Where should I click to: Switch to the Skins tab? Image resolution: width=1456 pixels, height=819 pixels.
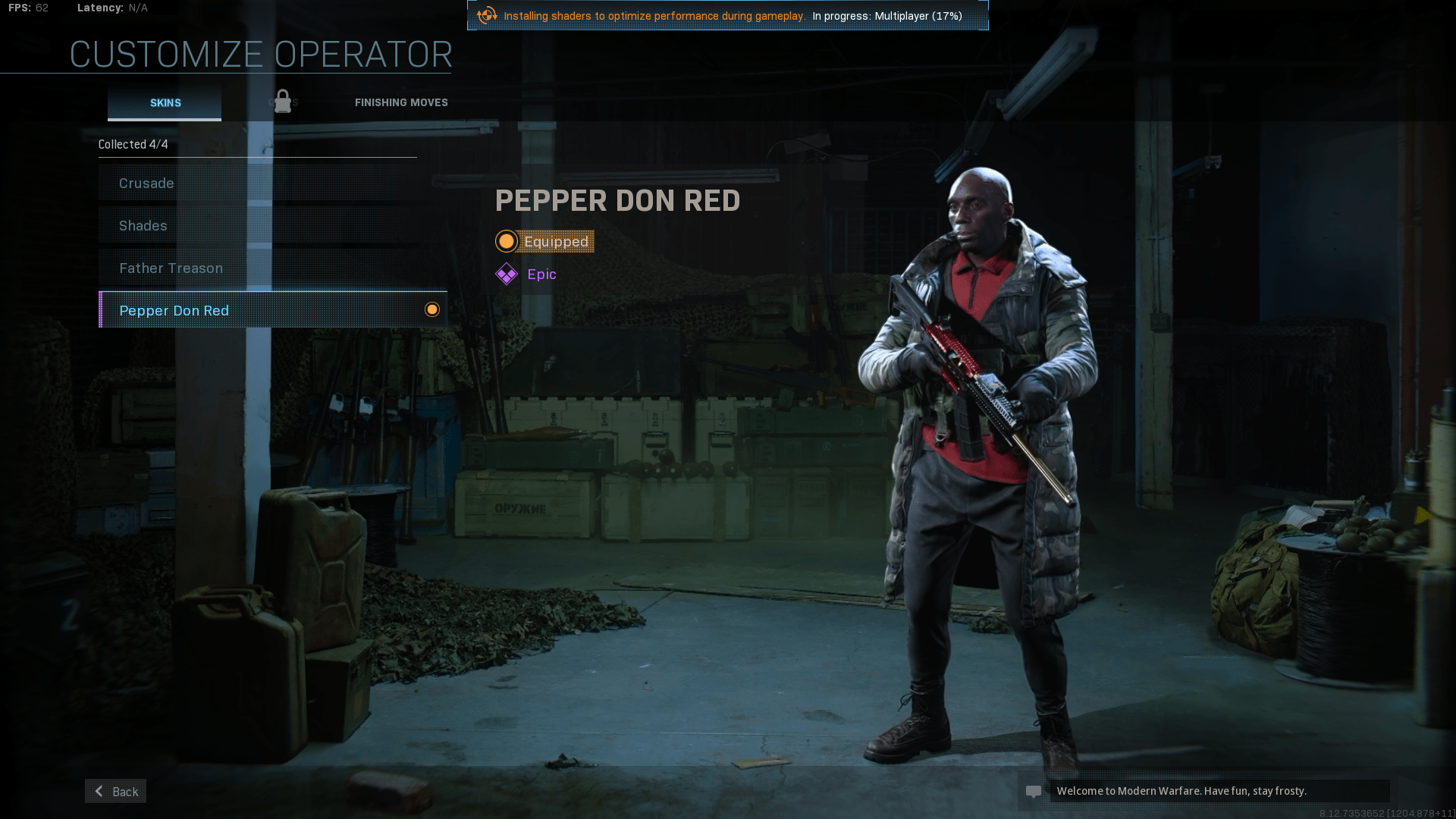pyautogui.click(x=164, y=102)
